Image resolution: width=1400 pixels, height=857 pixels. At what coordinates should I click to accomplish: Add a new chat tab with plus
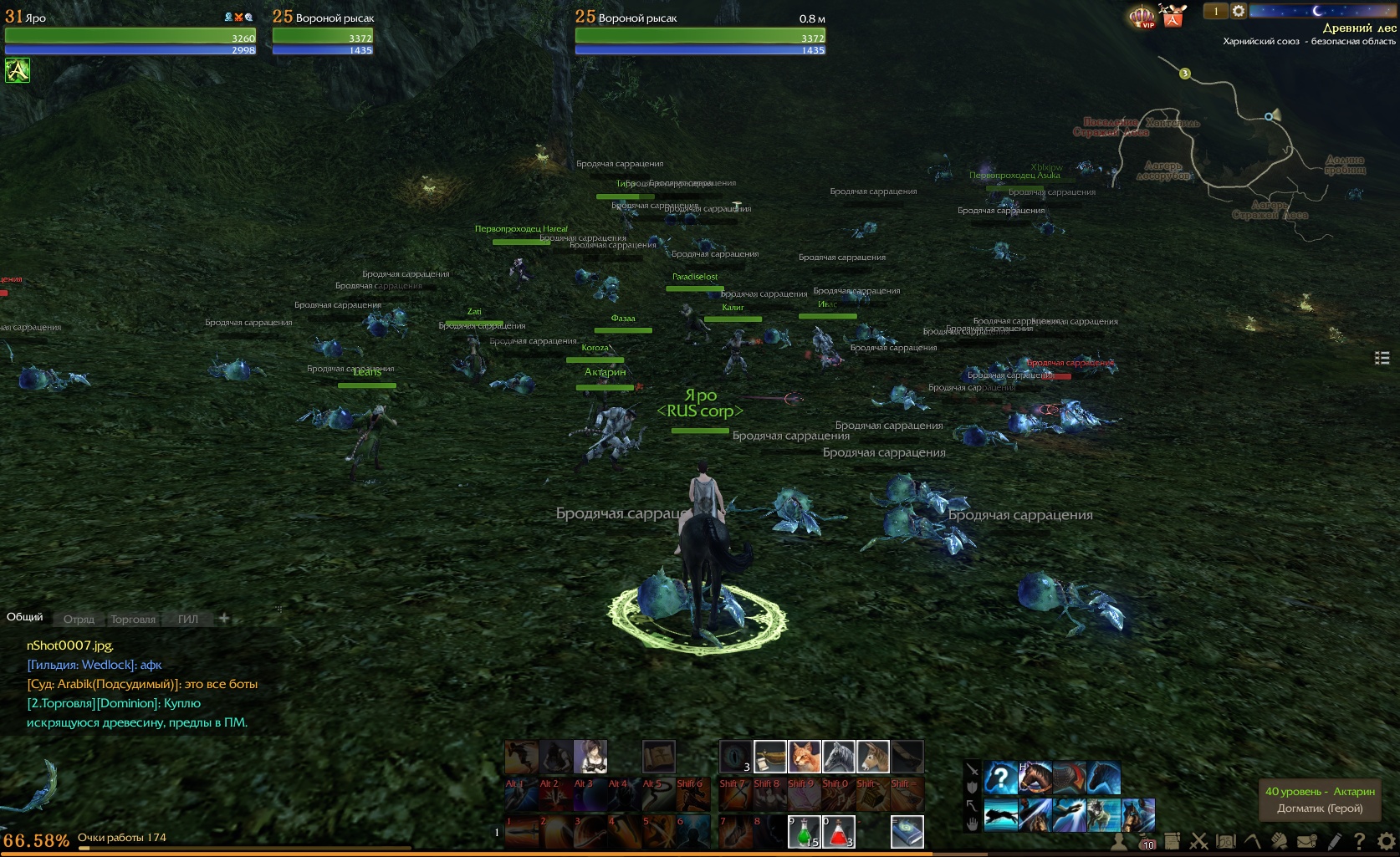224,619
